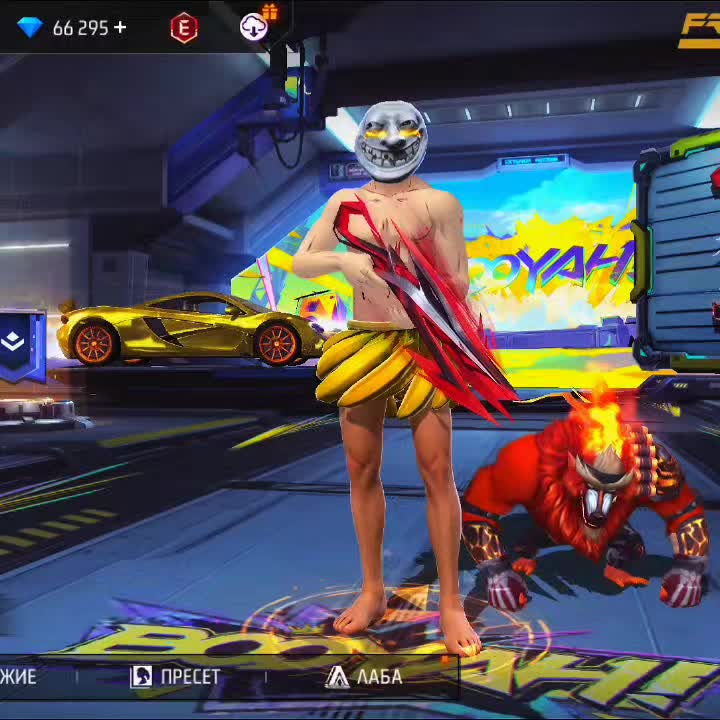Add diamonds with the plus button
Screen dimensions: 720x720
coord(120,27)
